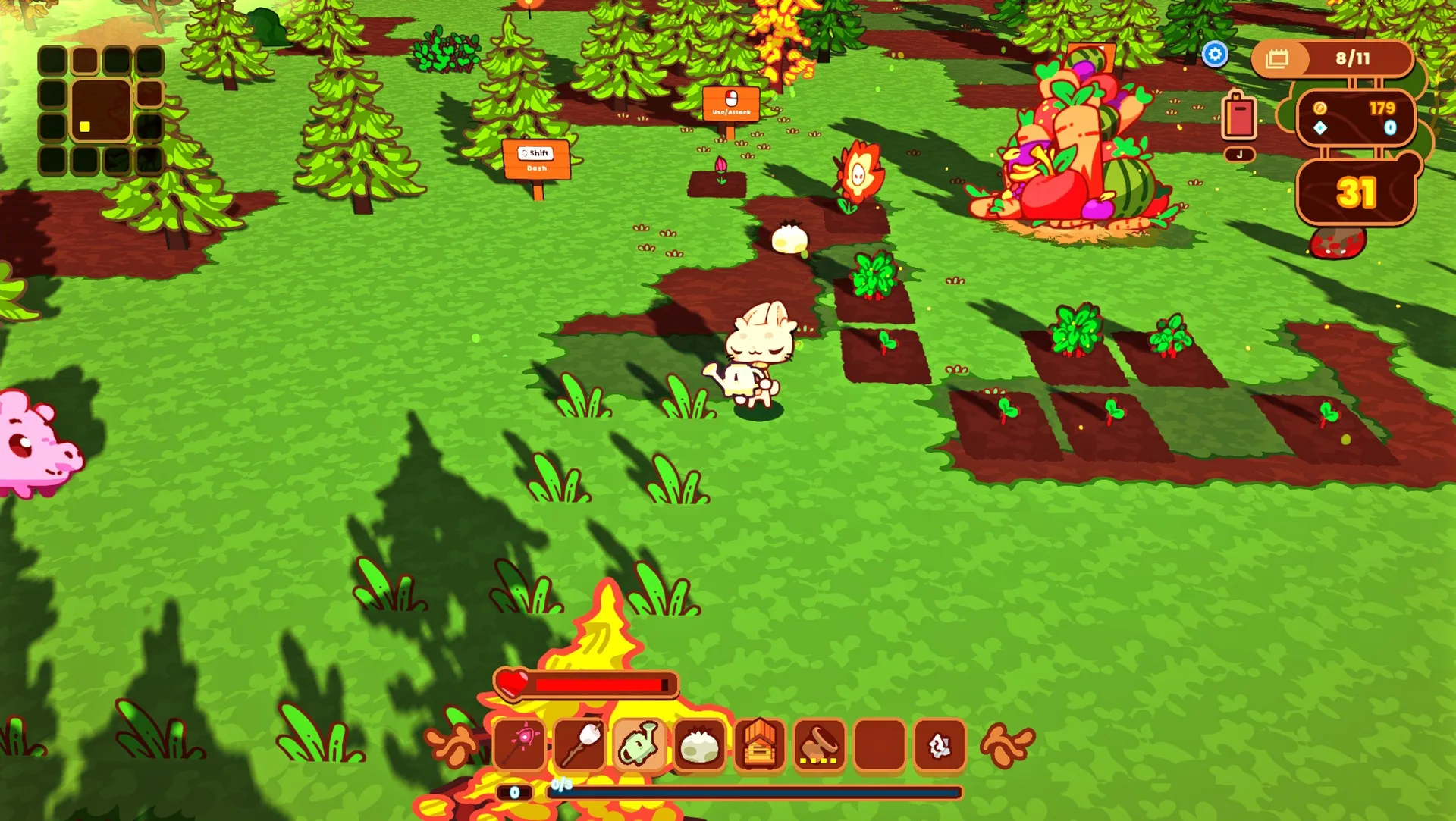Select the white dumpling item slot
This screenshot has width=1456, height=821.
[699, 746]
